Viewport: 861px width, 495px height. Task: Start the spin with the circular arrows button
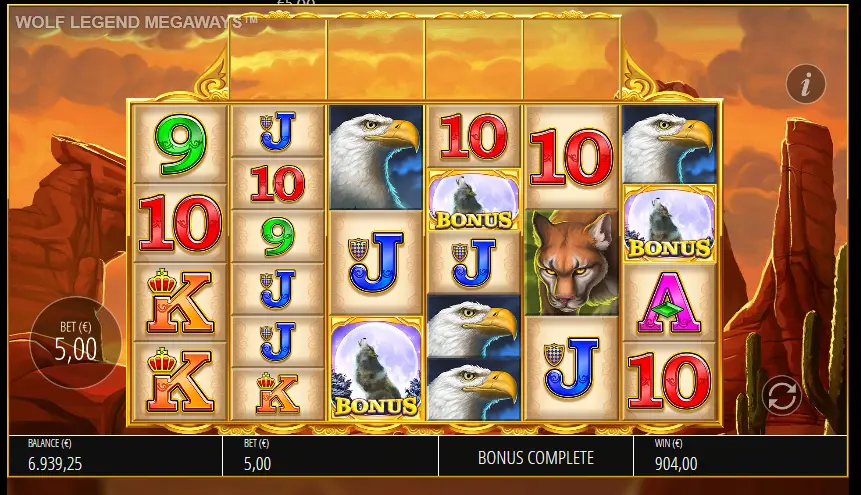coord(781,395)
